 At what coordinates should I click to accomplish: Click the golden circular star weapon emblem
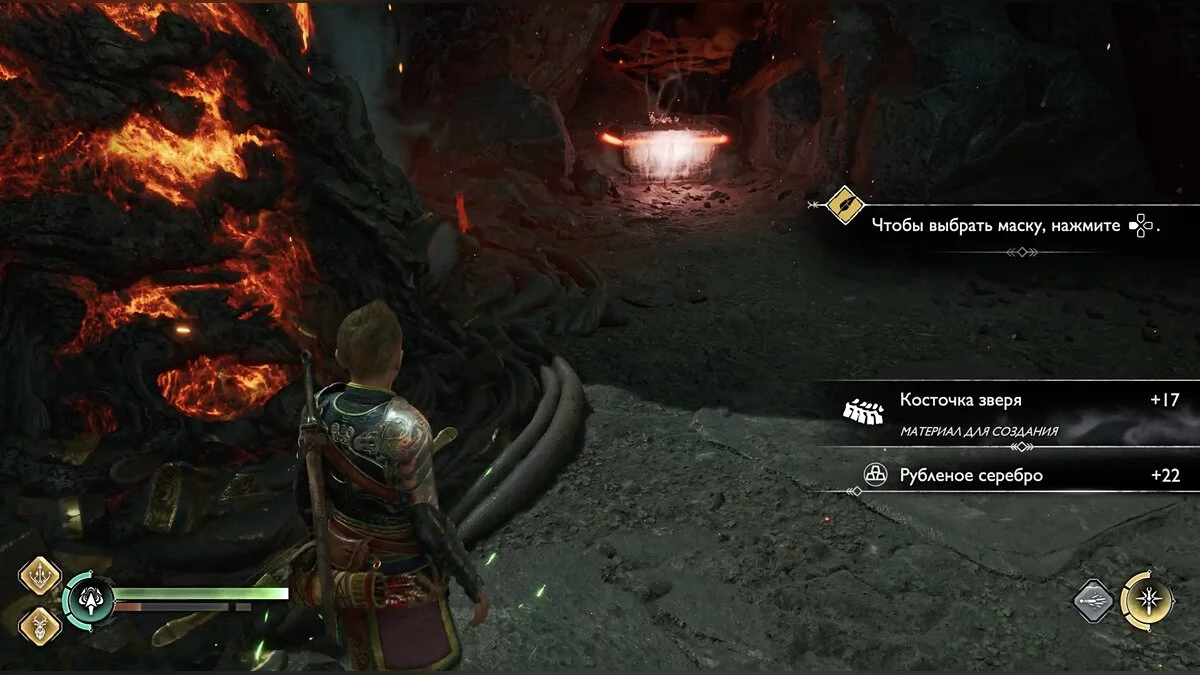coord(1146,601)
